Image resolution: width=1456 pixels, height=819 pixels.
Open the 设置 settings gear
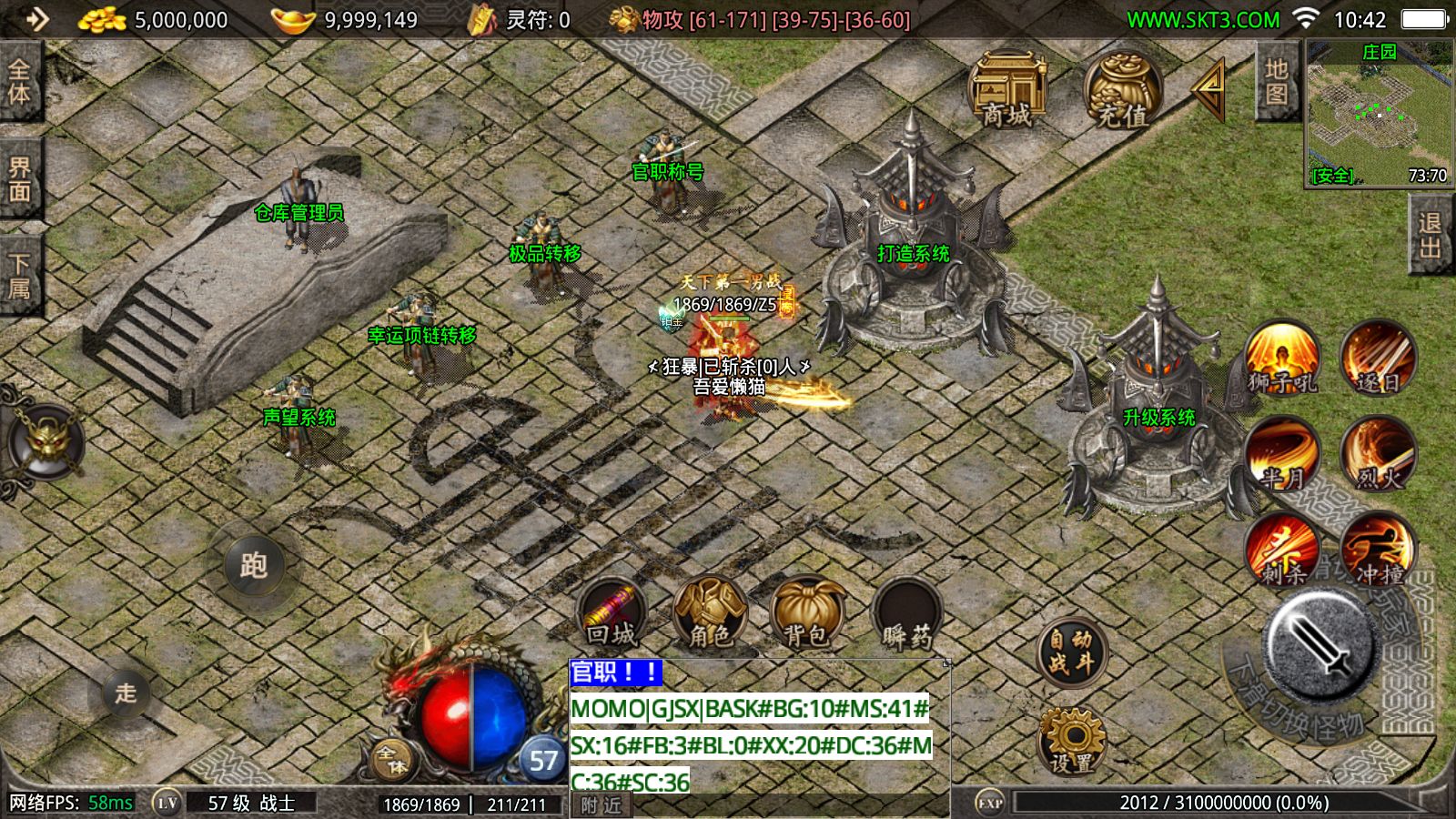pos(1071,739)
